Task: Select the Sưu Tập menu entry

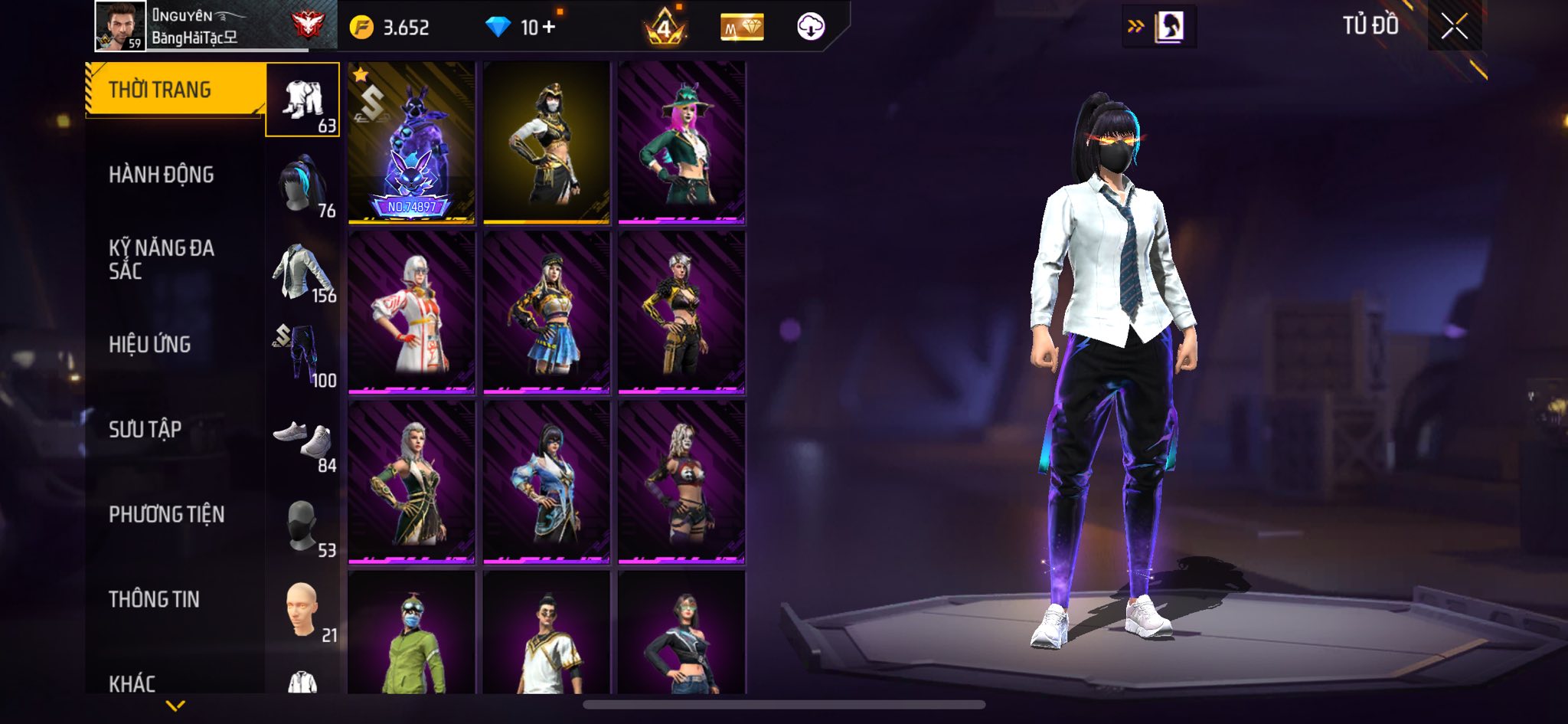Action: [145, 430]
